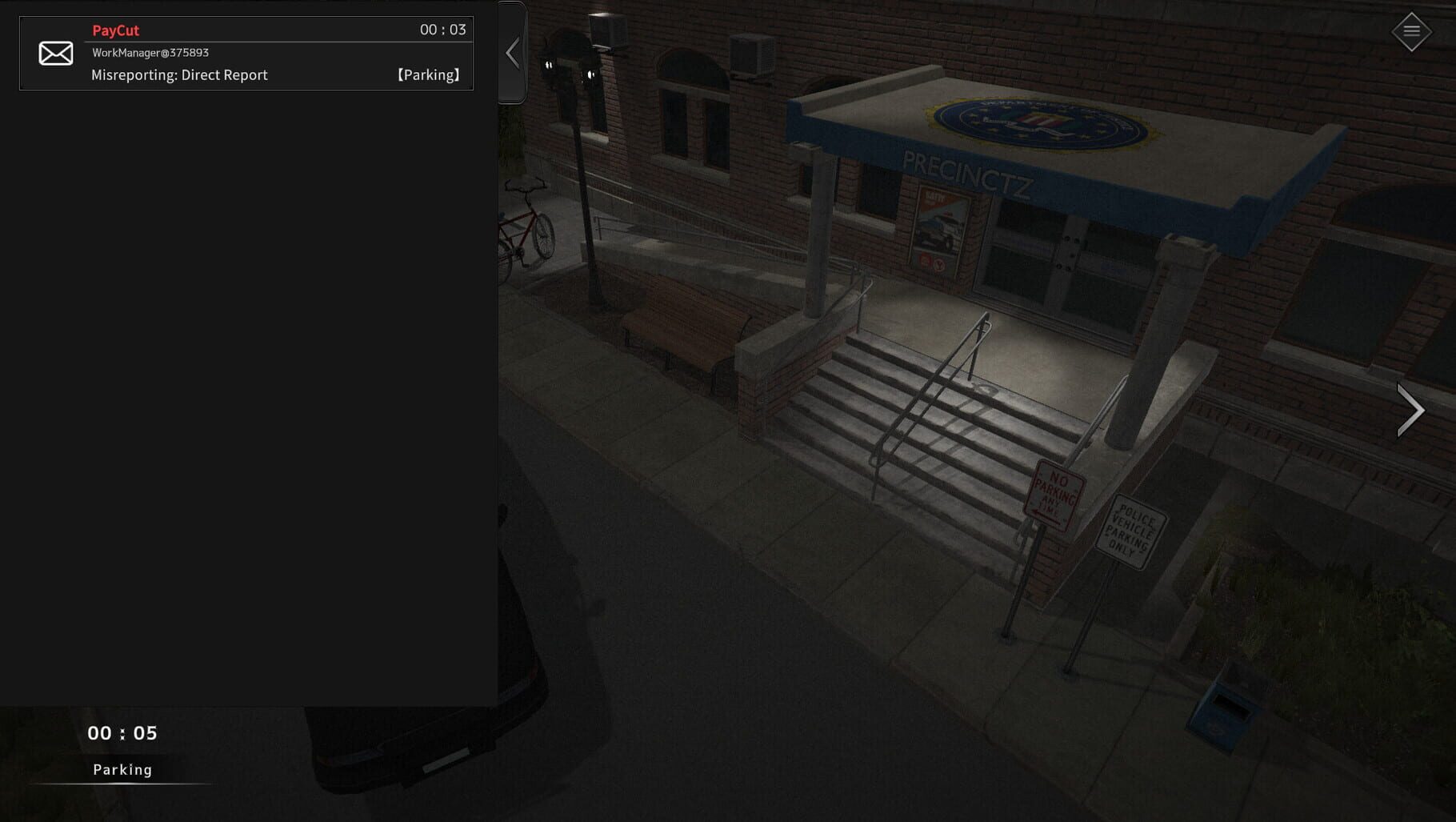This screenshot has height=822, width=1456.
Task: Click the PayCut subject line
Action: [117, 30]
